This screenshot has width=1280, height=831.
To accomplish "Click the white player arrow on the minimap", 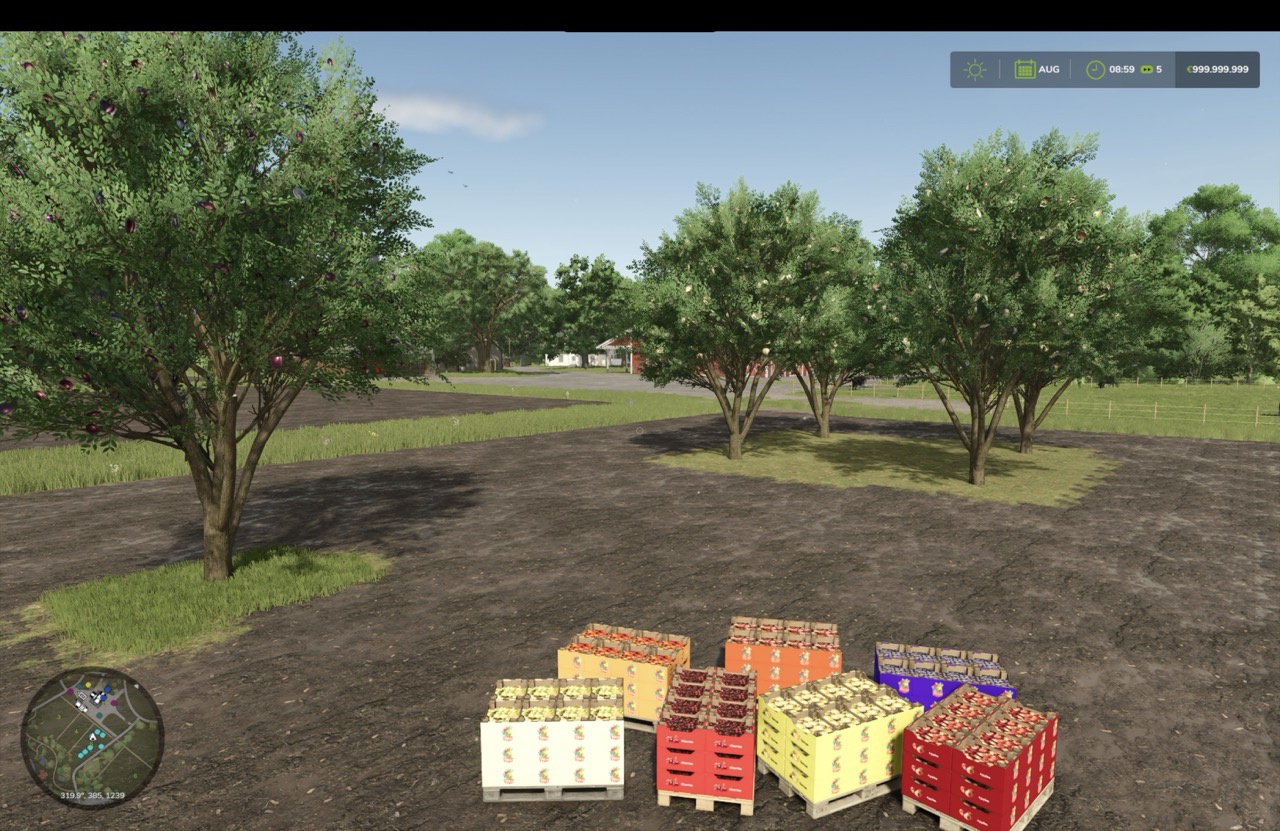I will (x=92, y=738).
